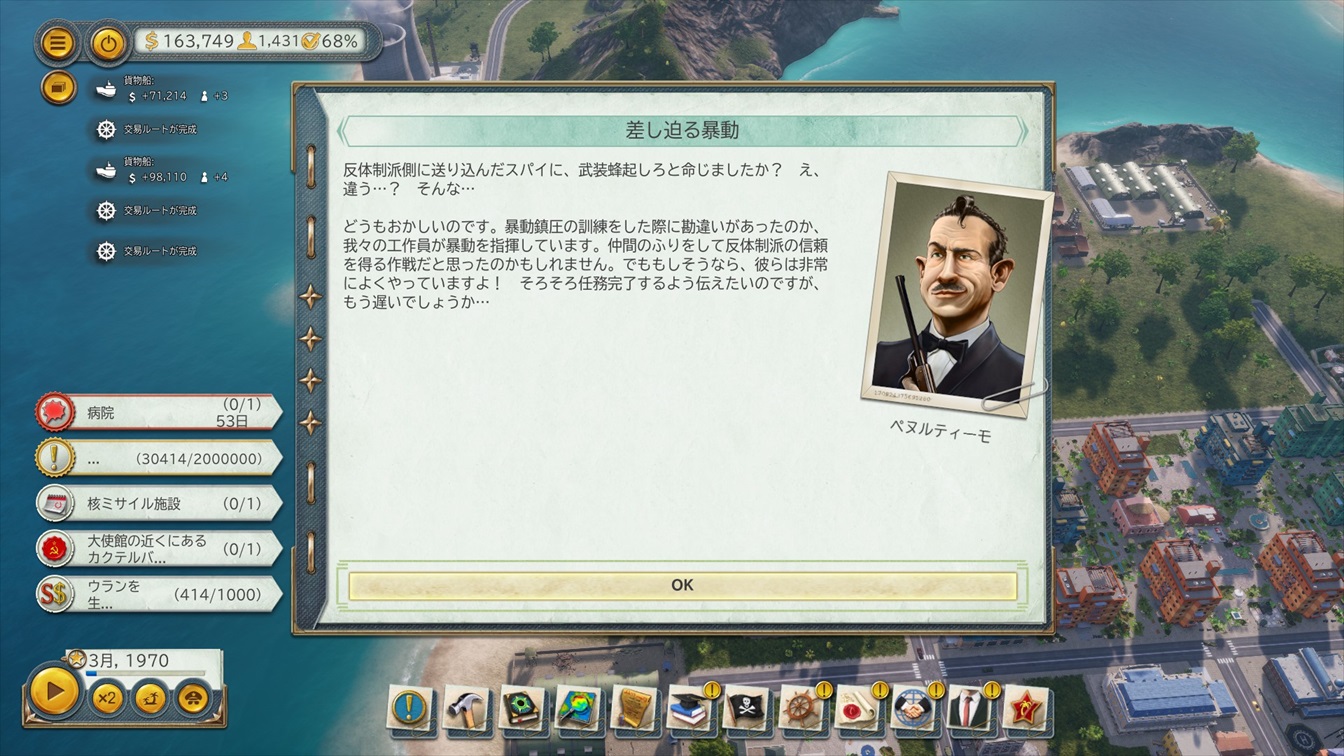Open the research graduation cap icon
Viewport: 1344px width, 756px height.
pos(689,708)
